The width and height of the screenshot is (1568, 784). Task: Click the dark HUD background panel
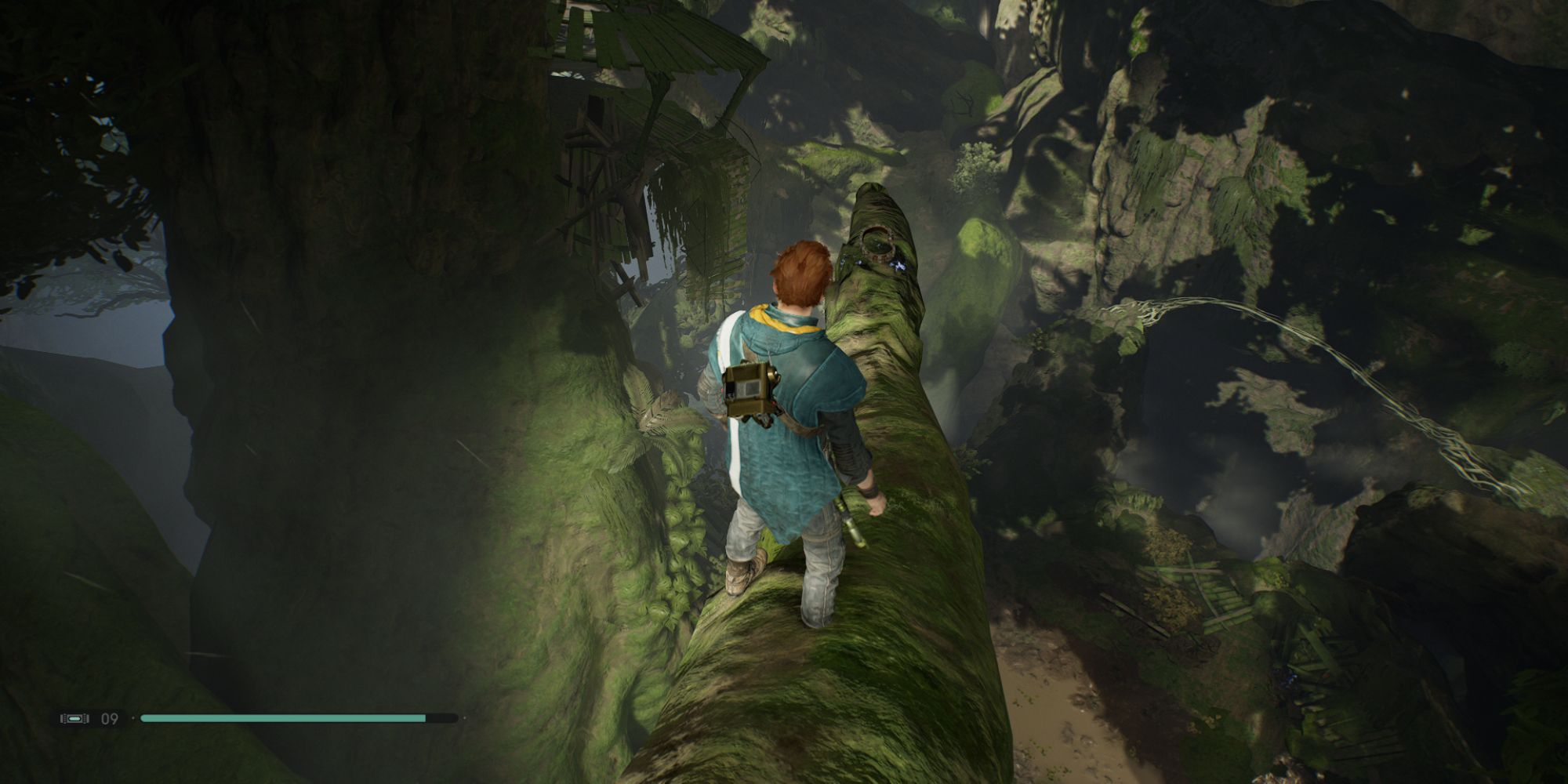(x=90, y=718)
